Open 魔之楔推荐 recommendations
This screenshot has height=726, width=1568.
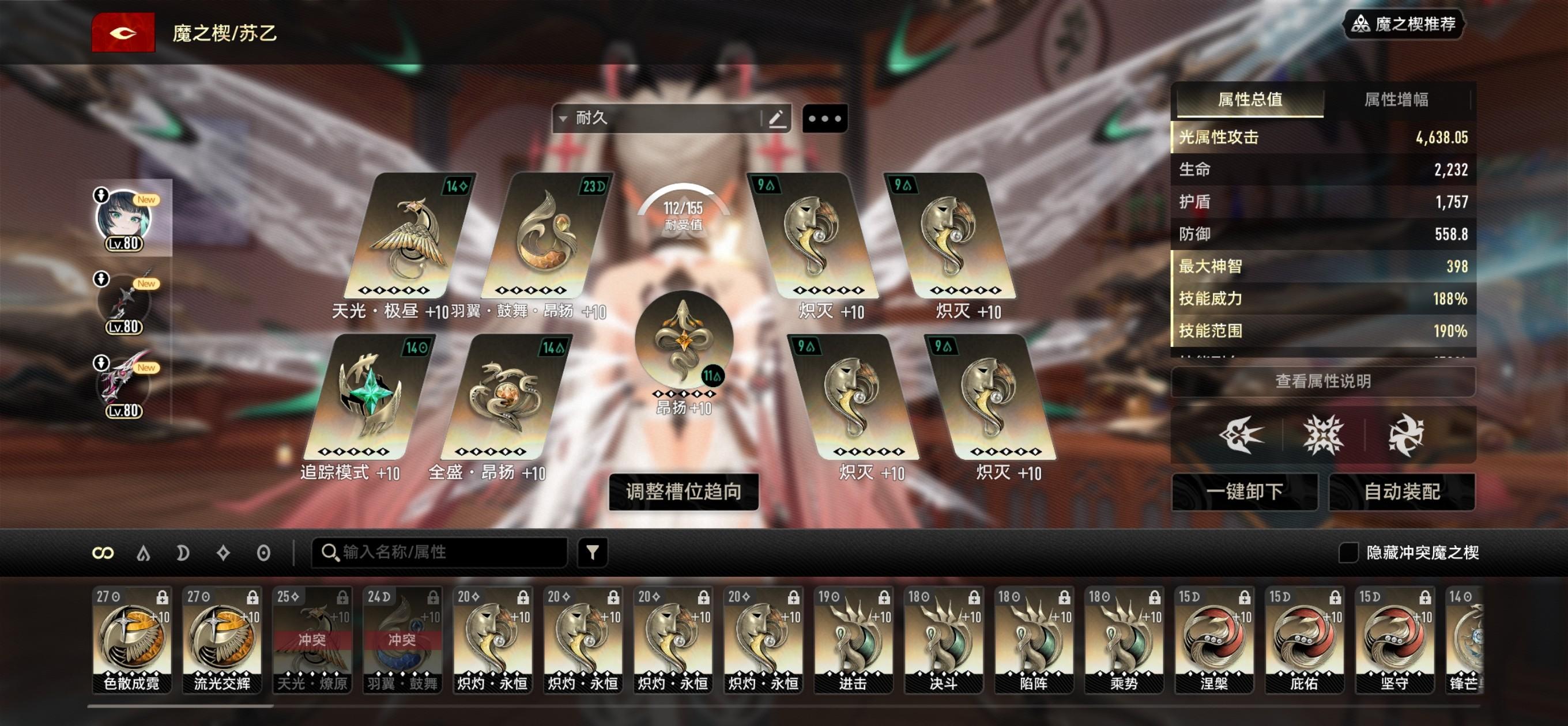pos(1403,24)
